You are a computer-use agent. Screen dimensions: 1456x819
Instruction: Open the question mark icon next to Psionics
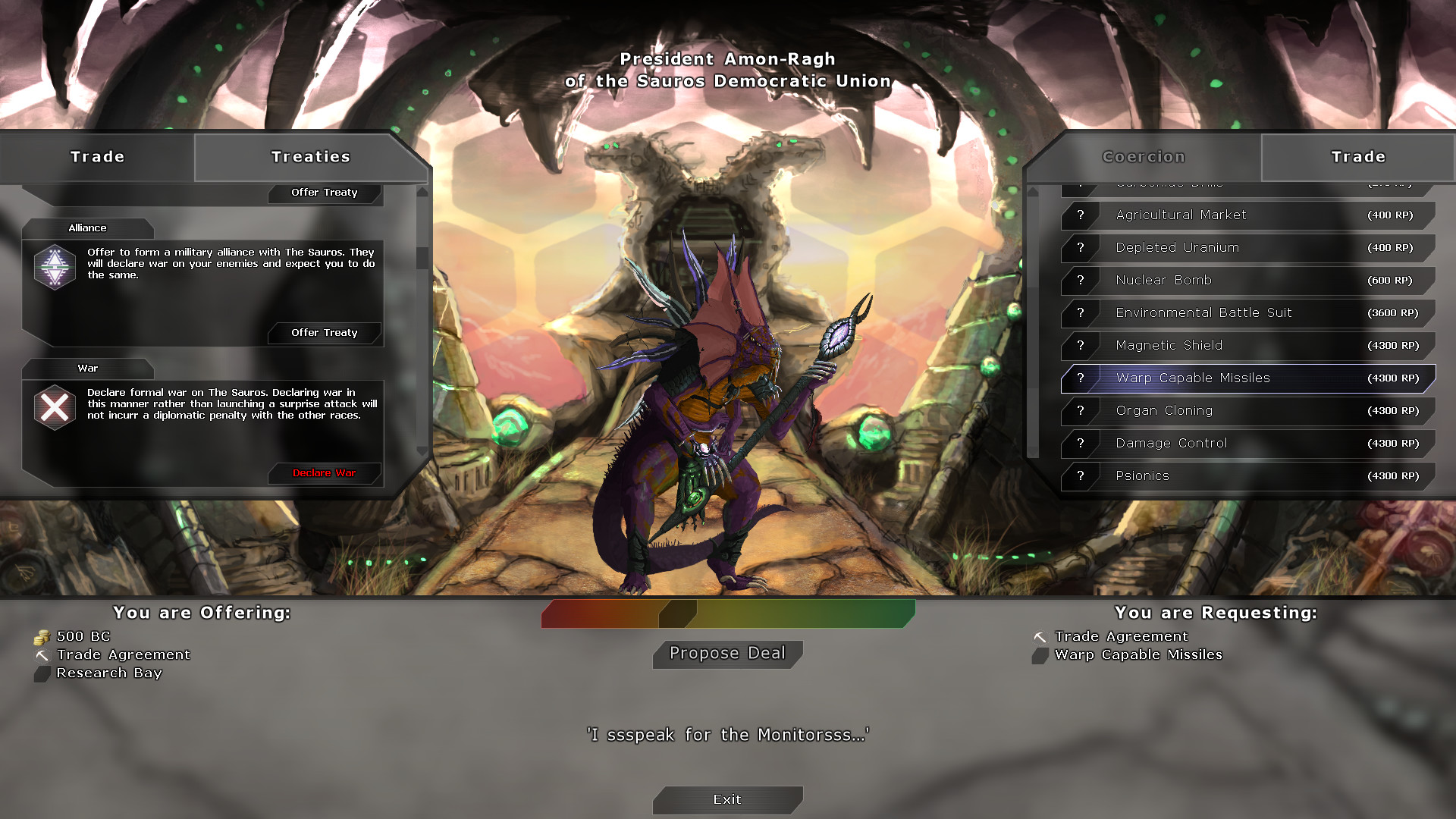point(1080,475)
